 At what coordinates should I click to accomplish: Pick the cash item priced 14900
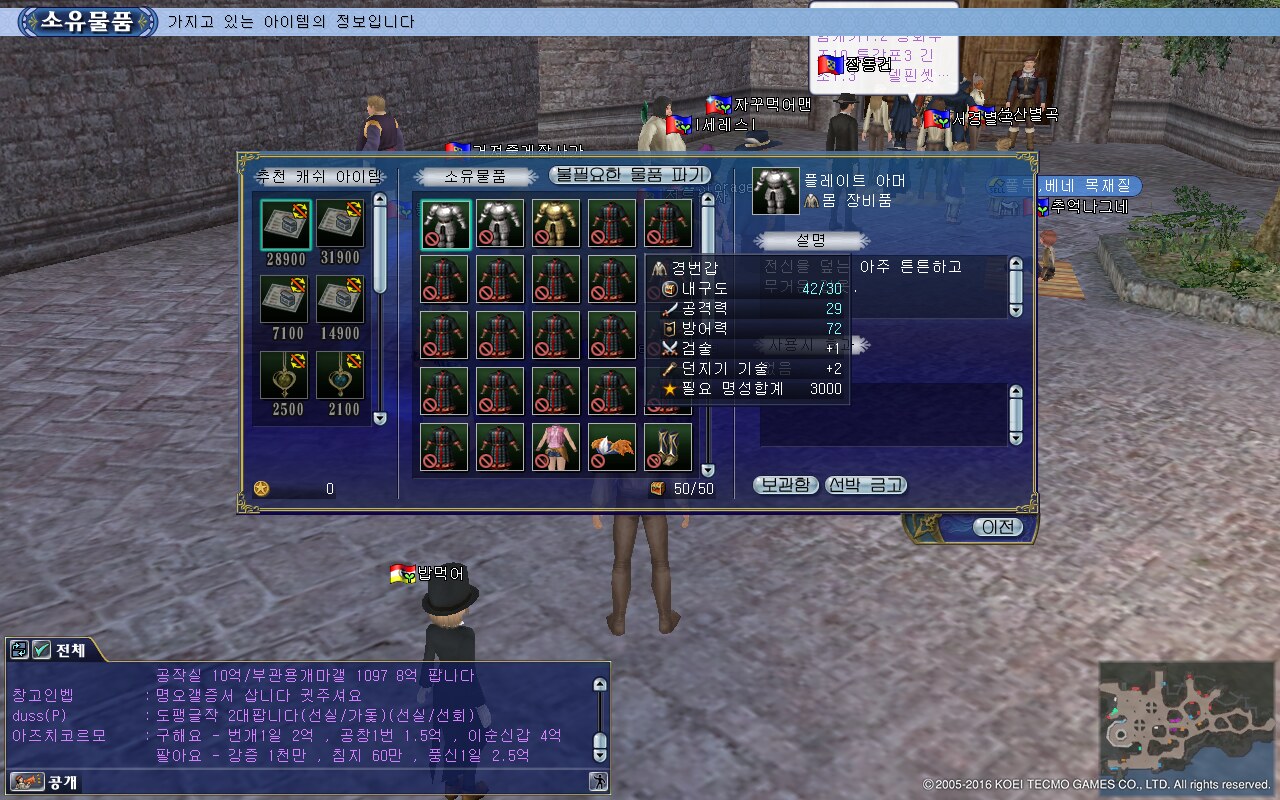point(341,300)
